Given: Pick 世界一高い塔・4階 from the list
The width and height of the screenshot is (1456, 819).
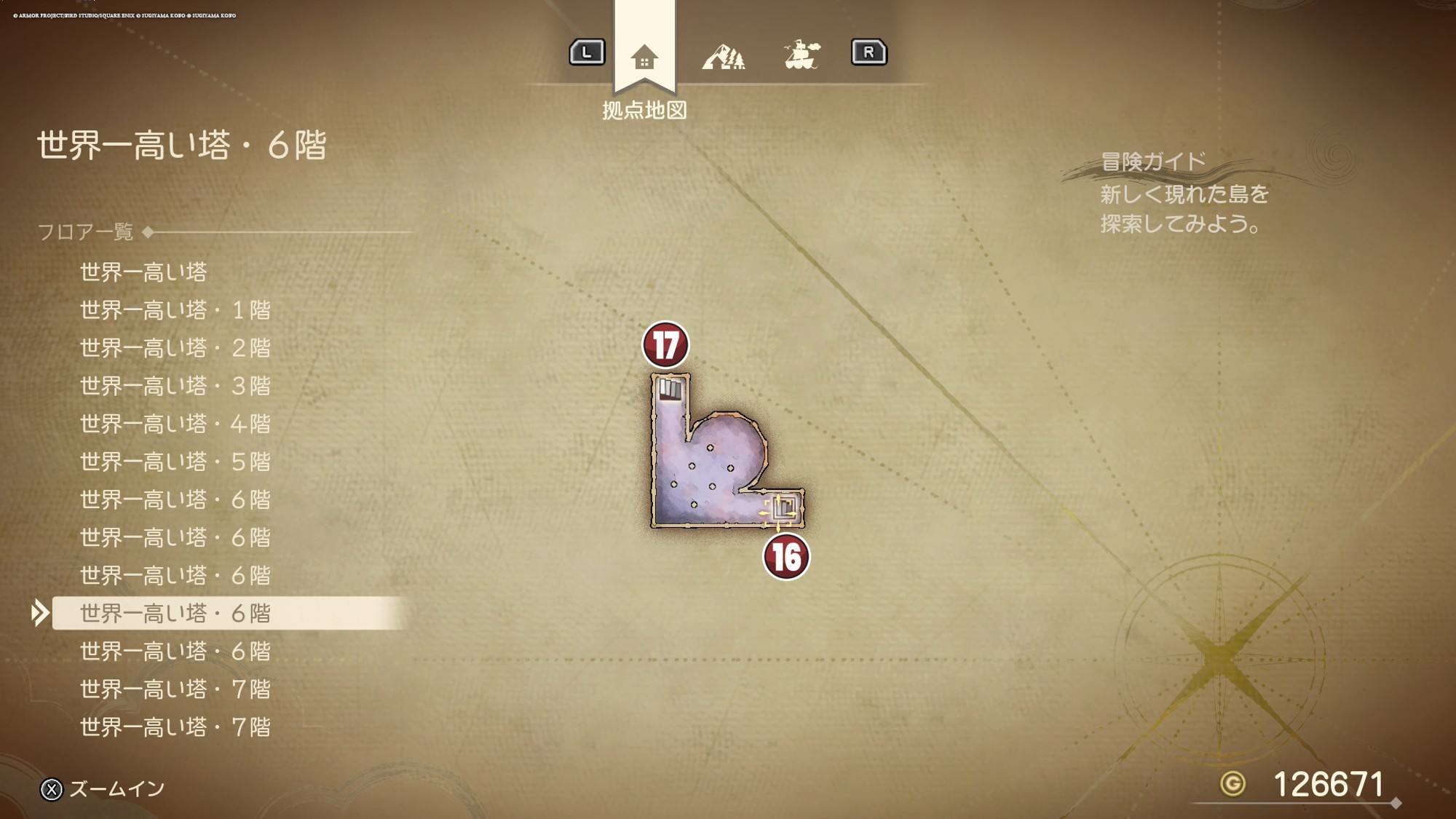Looking at the screenshot, I should (x=175, y=424).
